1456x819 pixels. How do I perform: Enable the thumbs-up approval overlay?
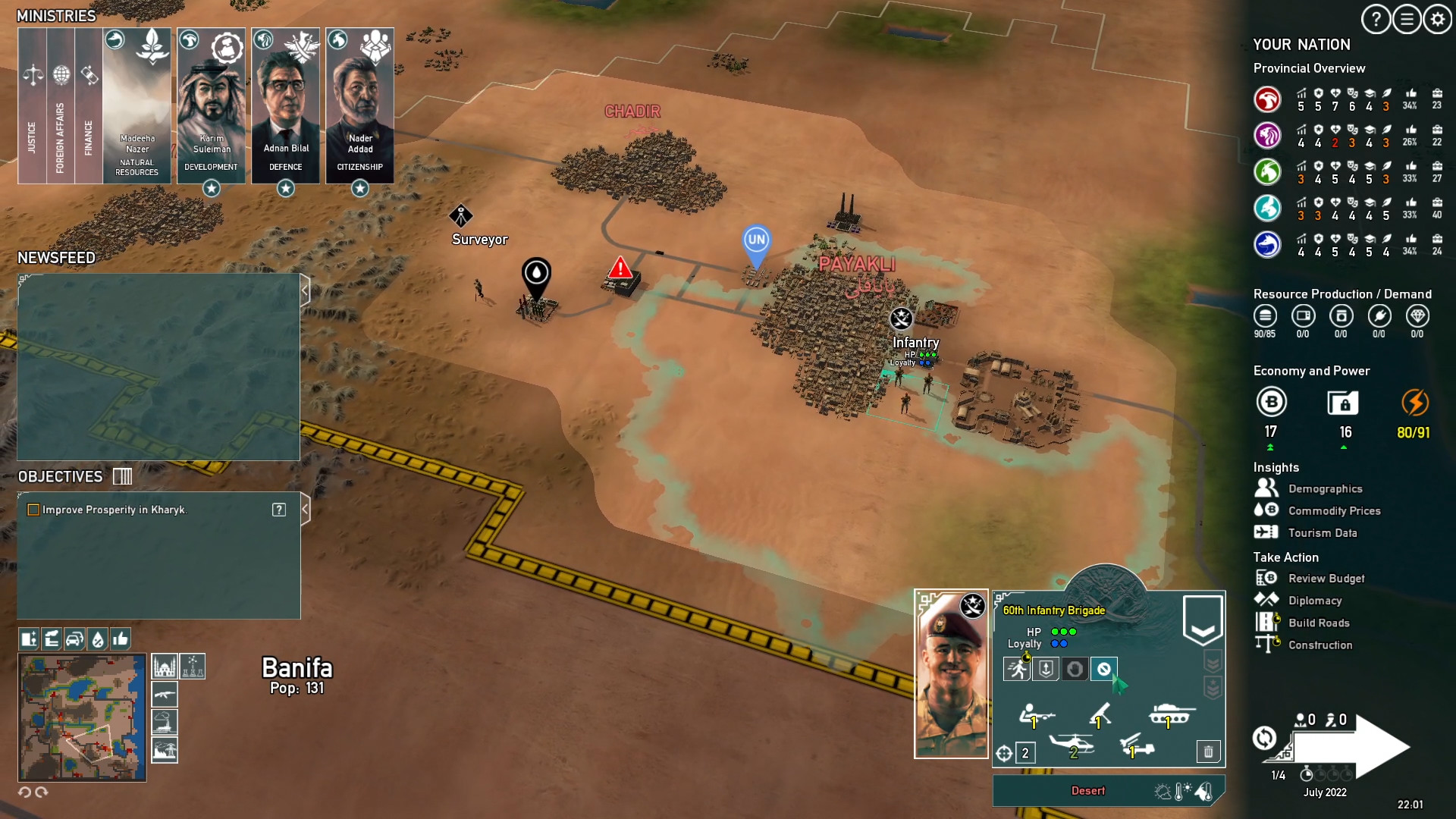(120, 639)
